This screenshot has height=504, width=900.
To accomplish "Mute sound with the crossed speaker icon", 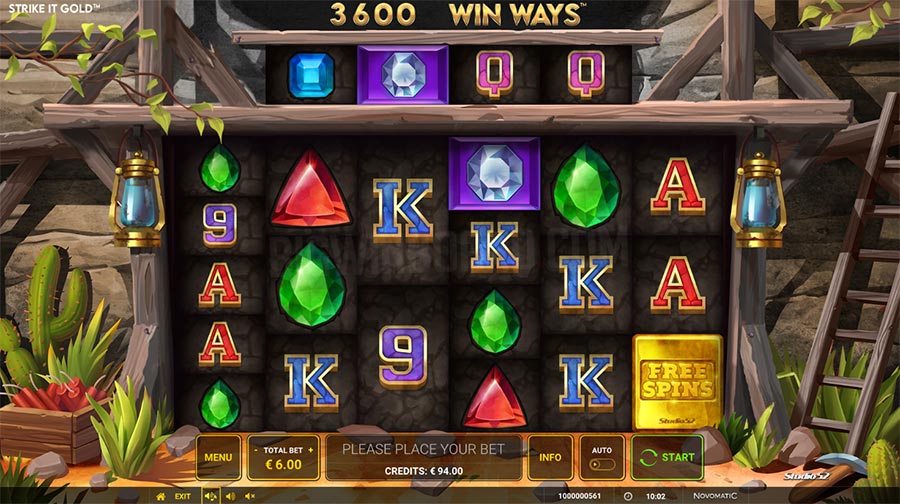I will pos(249,496).
